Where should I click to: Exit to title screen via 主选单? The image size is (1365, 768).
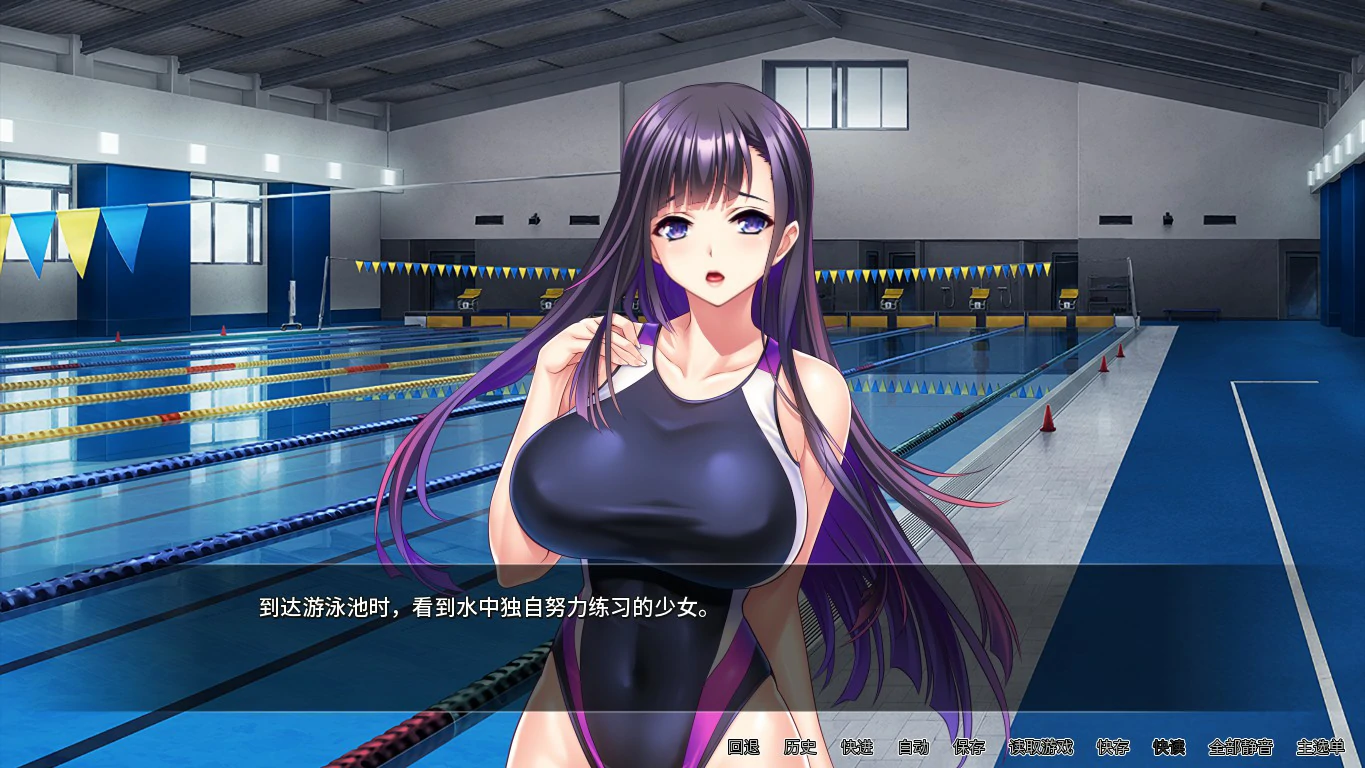coord(1322,748)
